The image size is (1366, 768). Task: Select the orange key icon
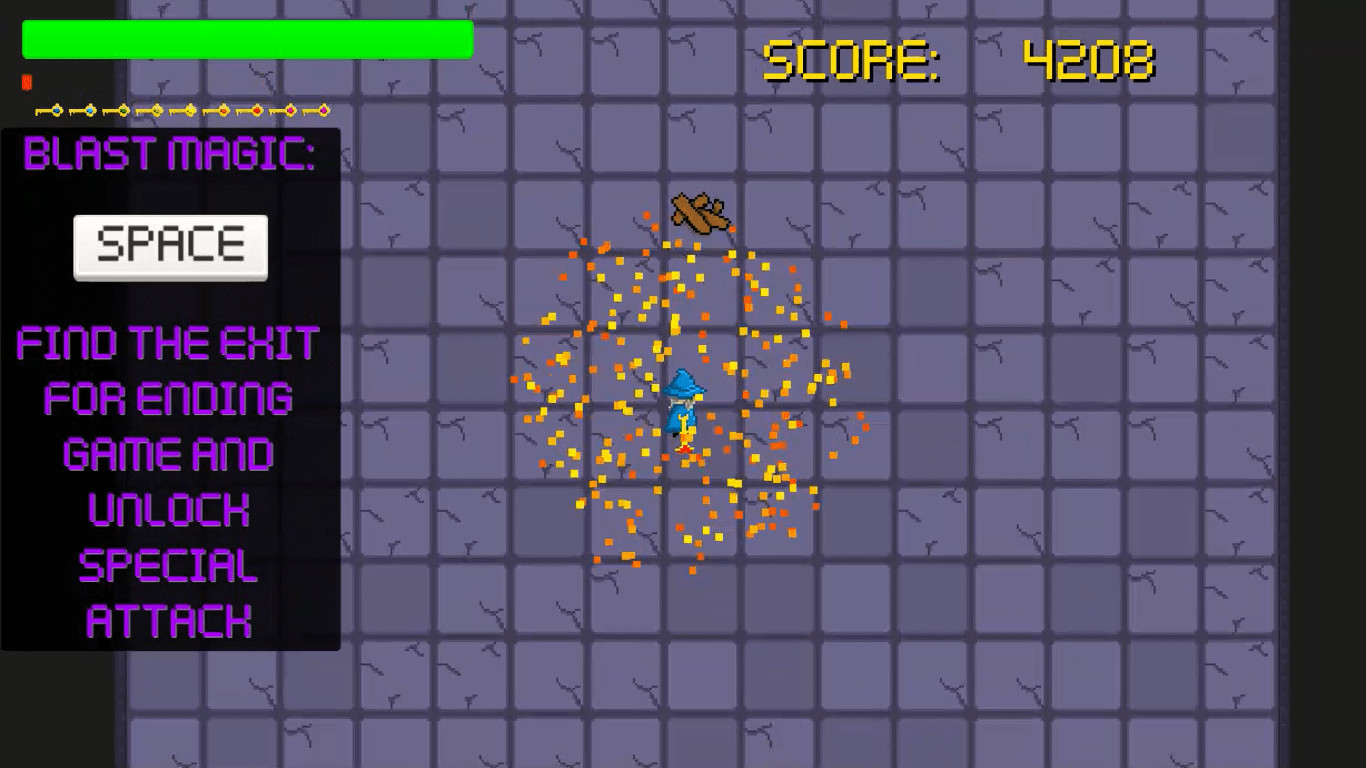222,110
